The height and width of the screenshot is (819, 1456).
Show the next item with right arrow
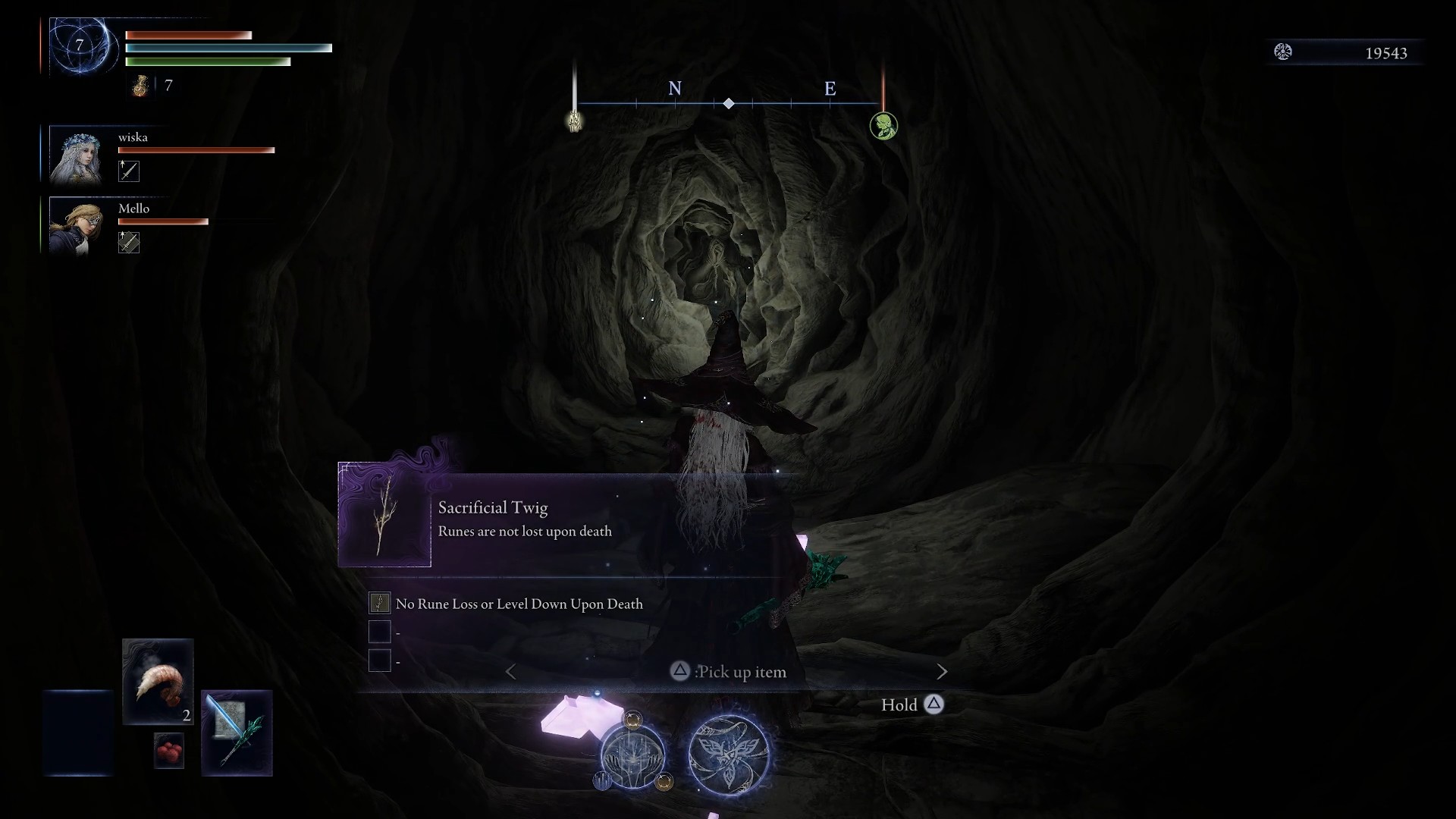click(942, 672)
